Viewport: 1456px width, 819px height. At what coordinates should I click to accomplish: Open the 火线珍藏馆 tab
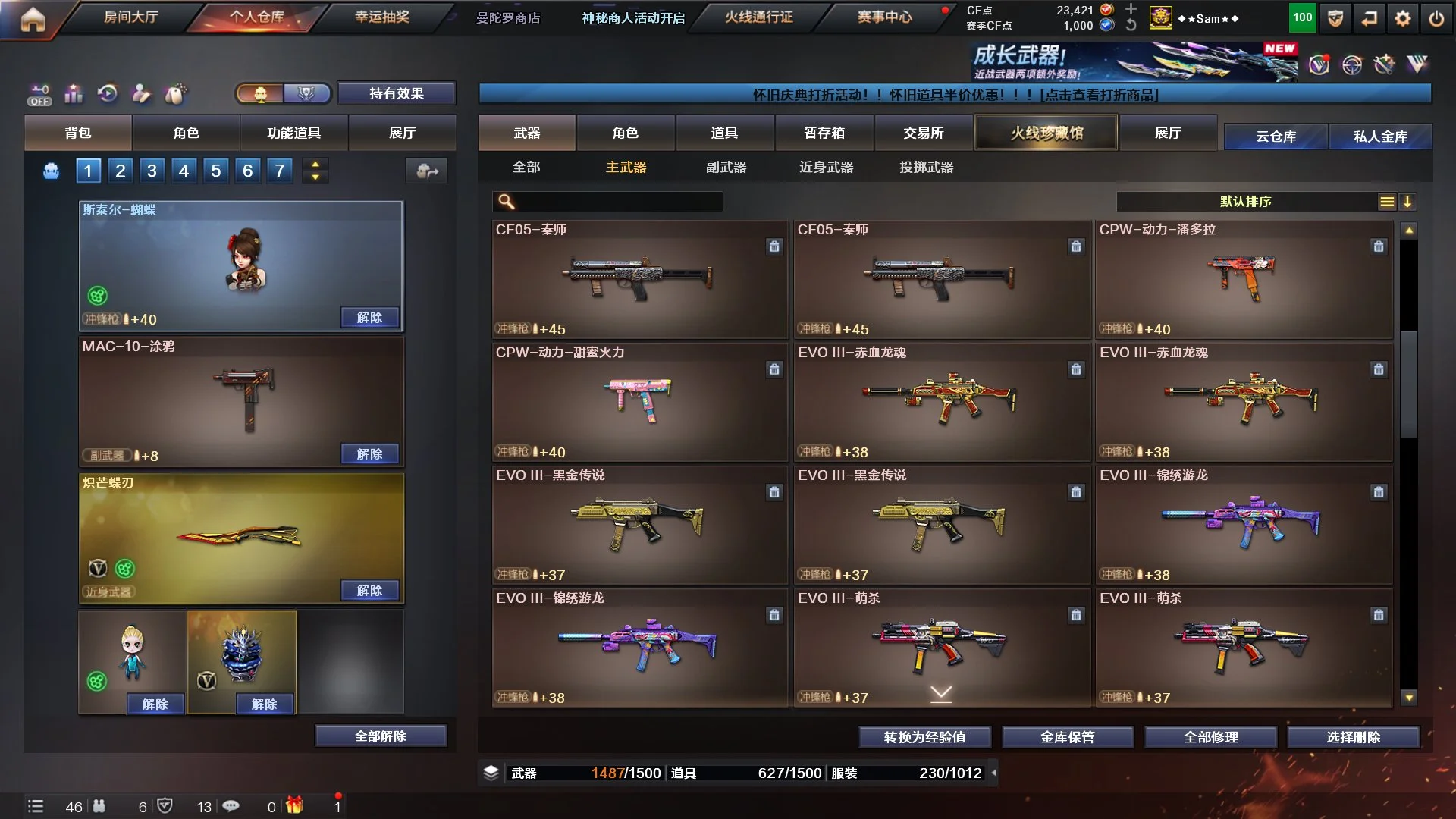(1046, 133)
